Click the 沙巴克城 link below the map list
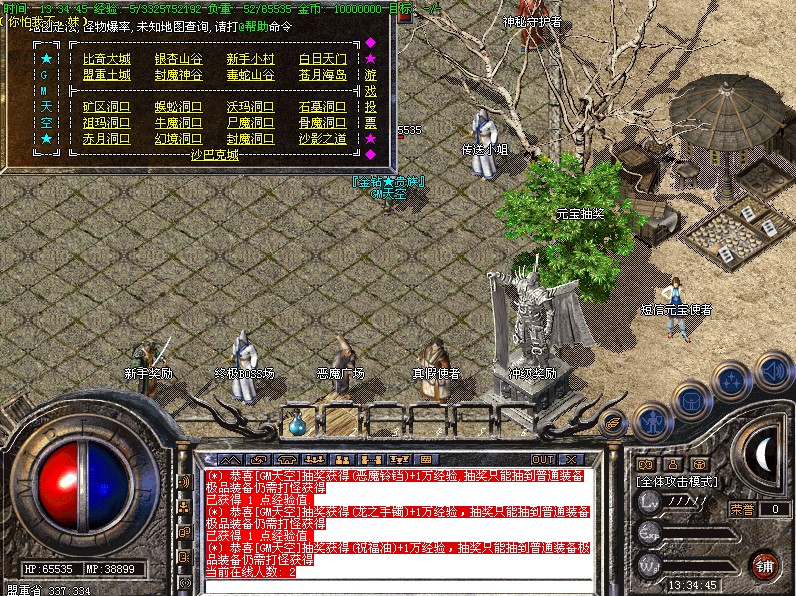Screen dimensions: 796x596 pyautogui.click(x=215, y=155)
